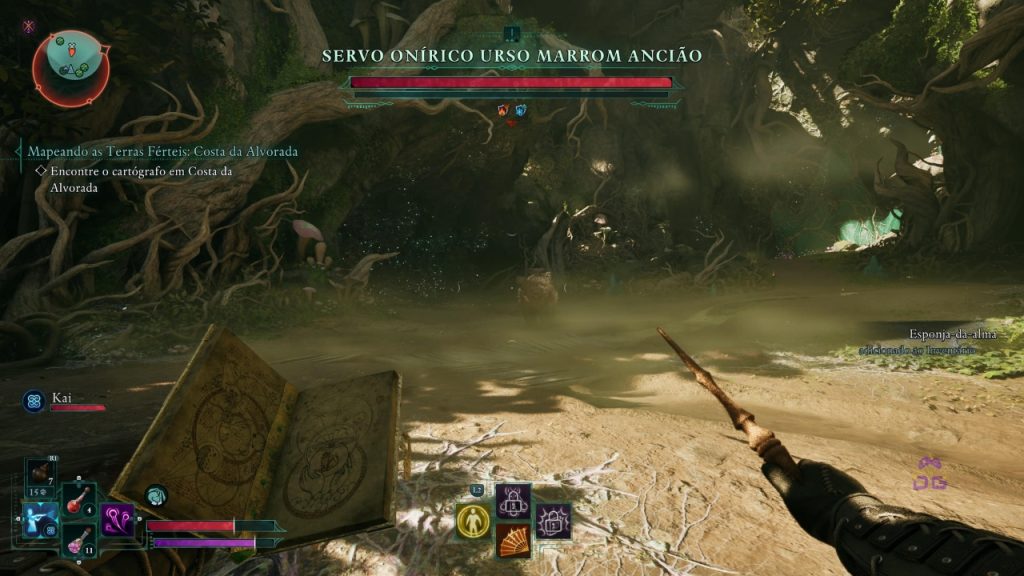Use the red health potion slot
Screen dimensions: 1024x576
point(79,500)
